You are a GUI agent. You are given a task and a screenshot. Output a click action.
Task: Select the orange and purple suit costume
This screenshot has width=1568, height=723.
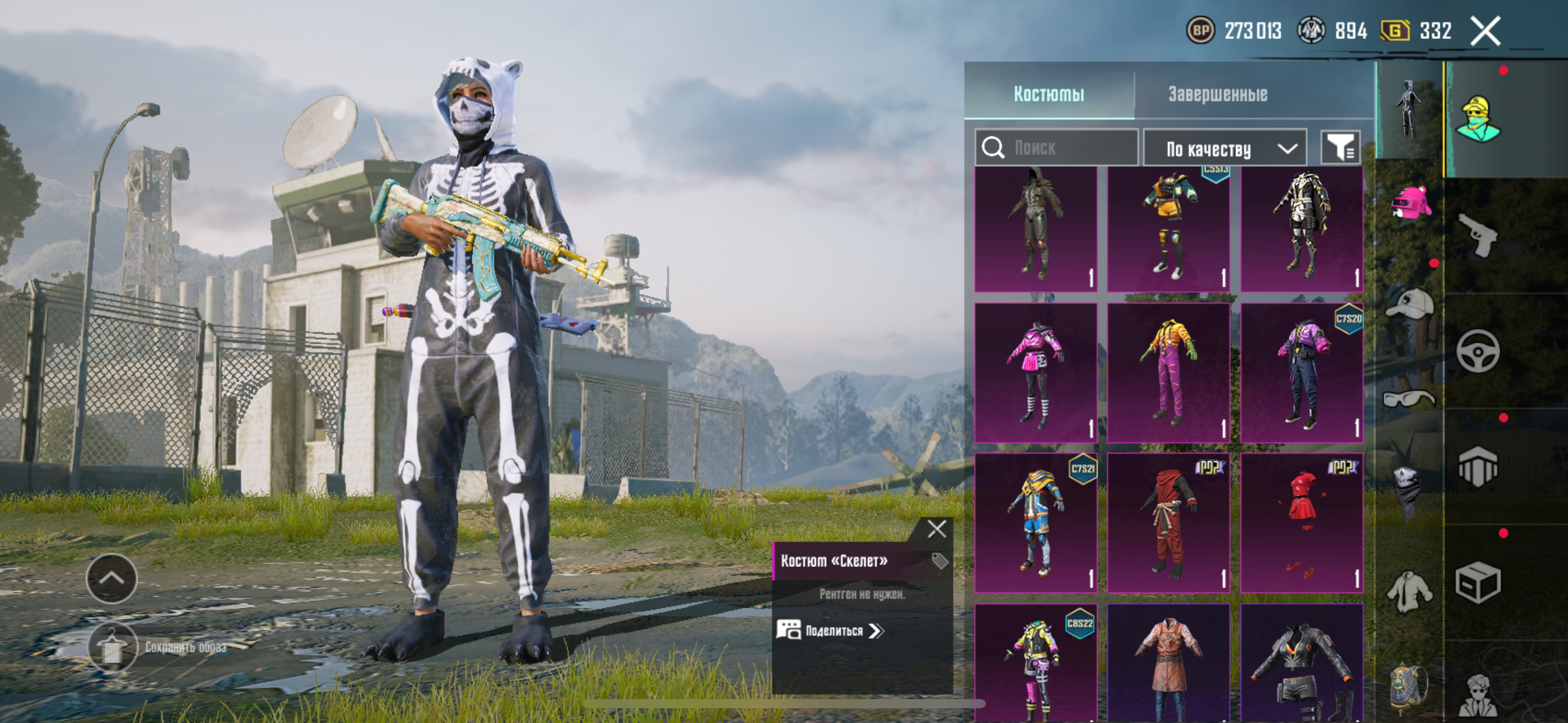tap(1168, 372)
